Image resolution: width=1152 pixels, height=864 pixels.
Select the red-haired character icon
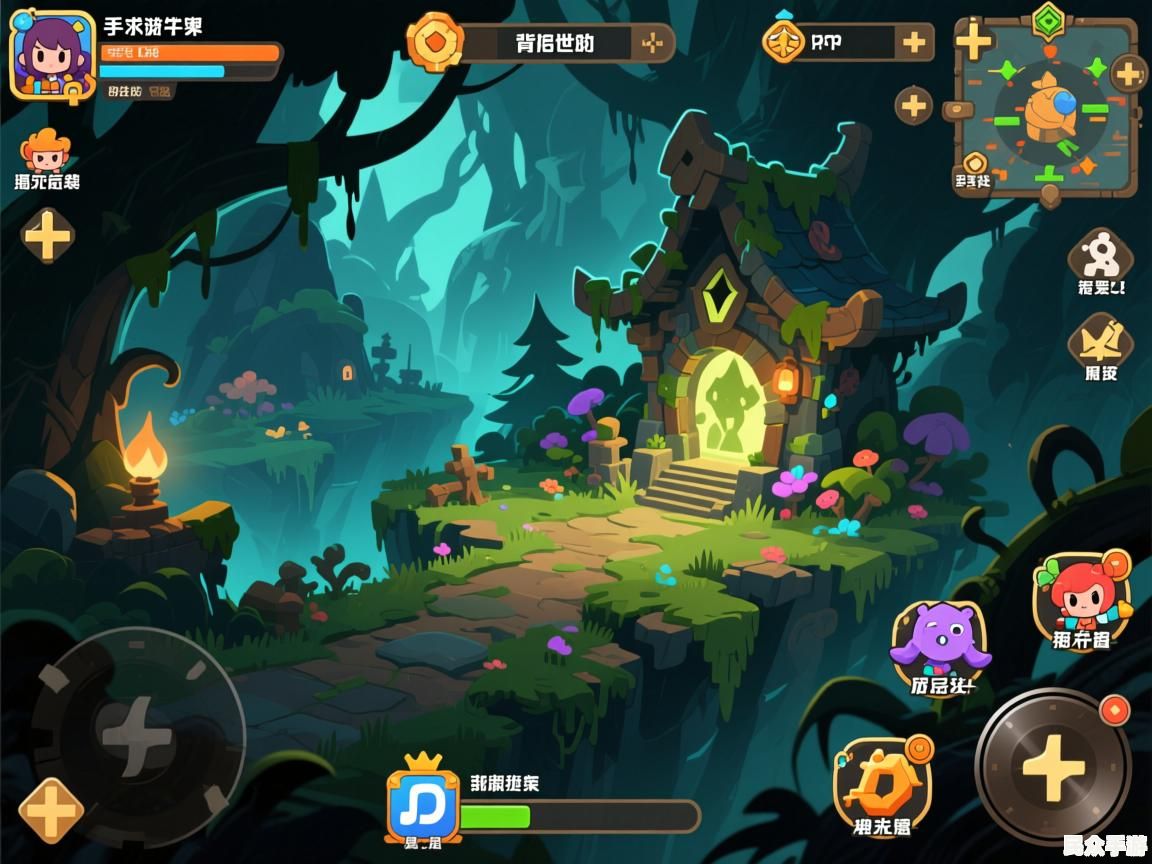[x=1081, y=593]
